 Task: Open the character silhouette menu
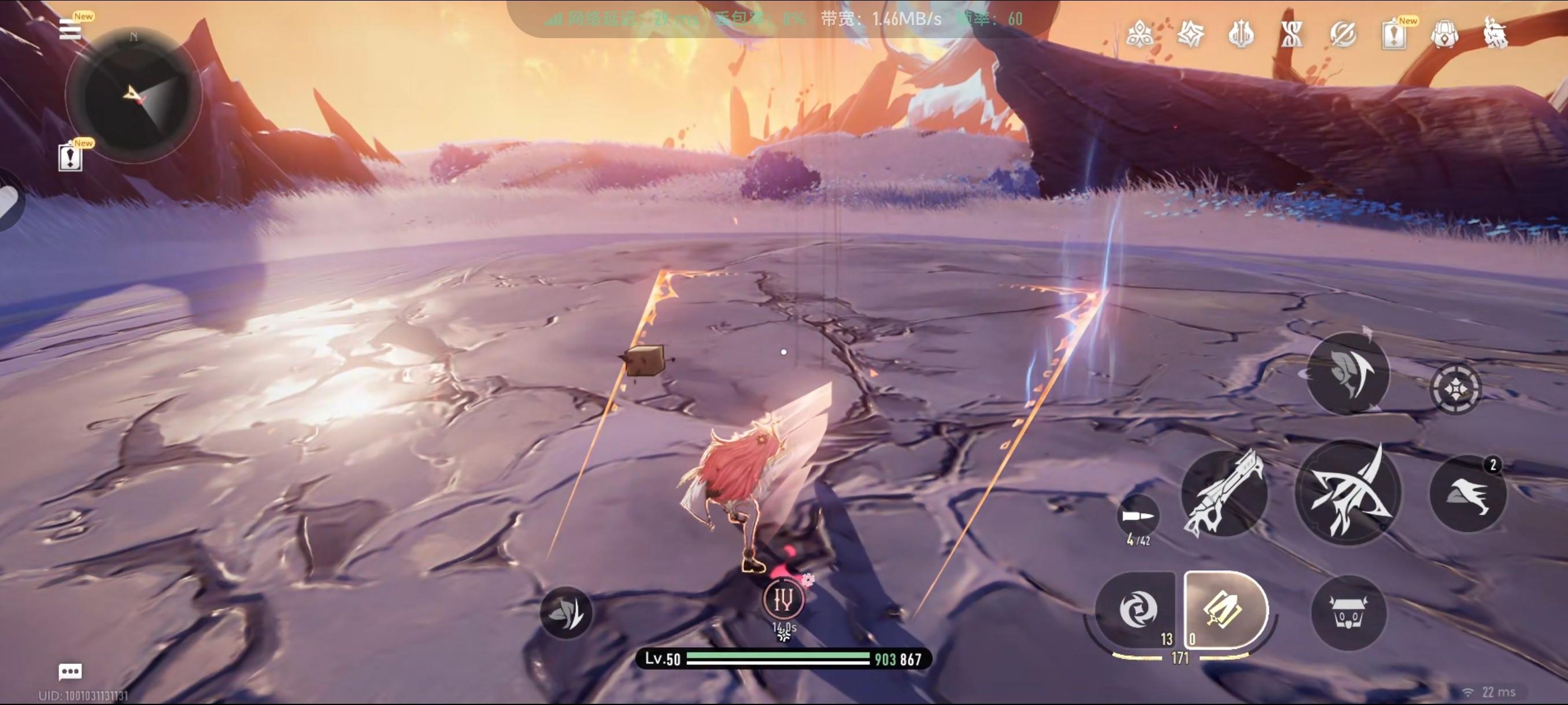tap(1496, 34)
